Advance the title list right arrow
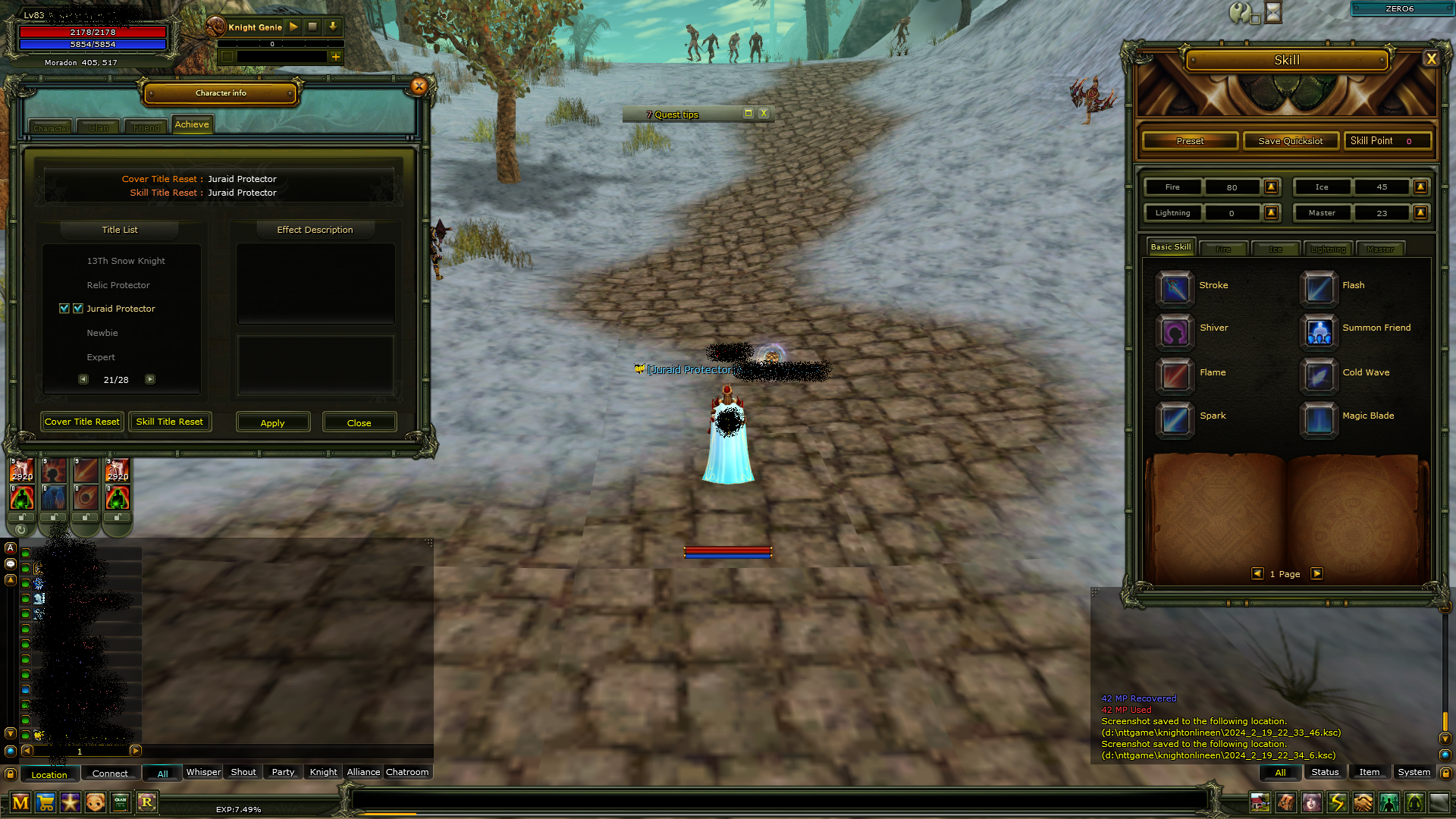 (149, 379)
